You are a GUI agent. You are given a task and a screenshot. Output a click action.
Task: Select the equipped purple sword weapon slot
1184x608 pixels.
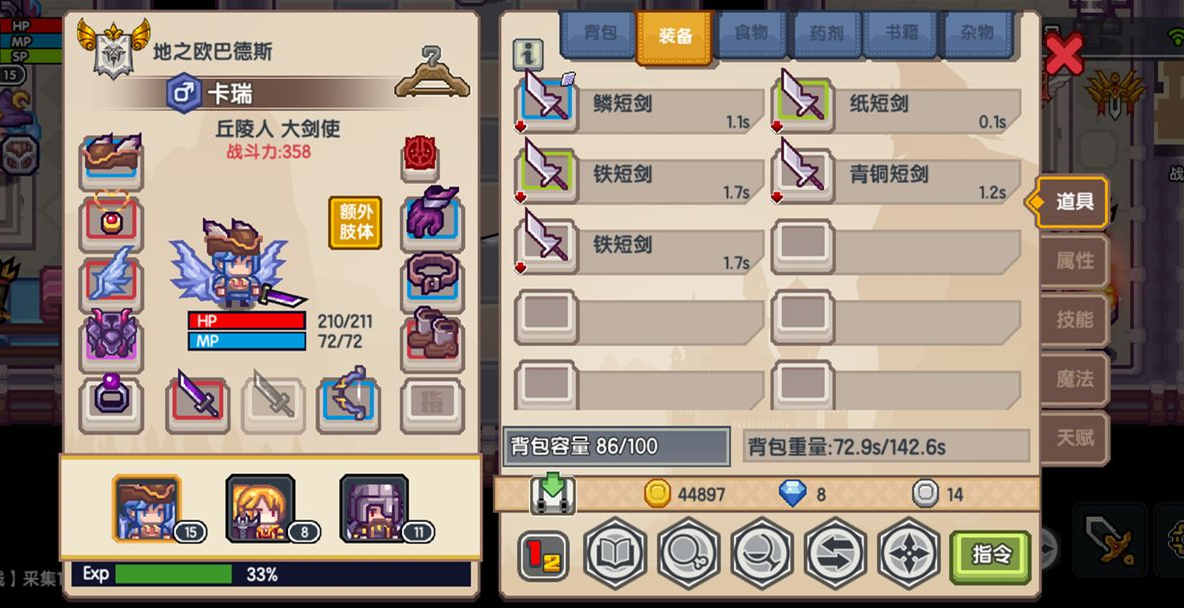click(197, 400)
